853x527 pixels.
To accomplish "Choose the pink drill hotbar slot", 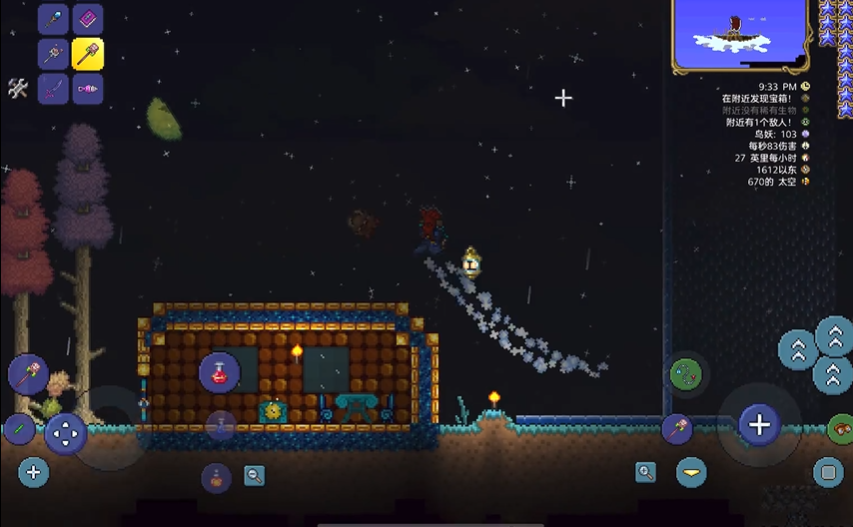I will (87, 89).
